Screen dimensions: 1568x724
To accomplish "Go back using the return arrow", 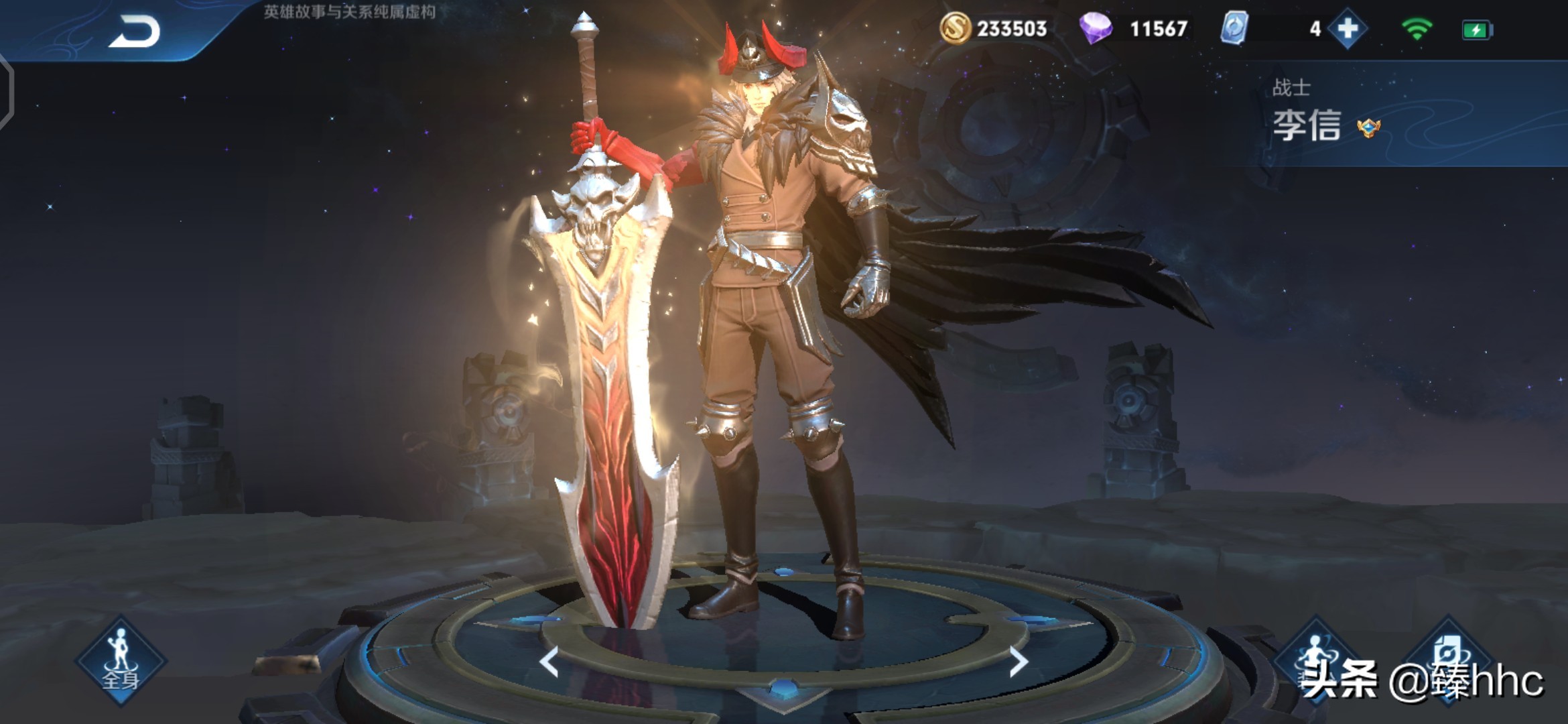I will coord(134,32).
